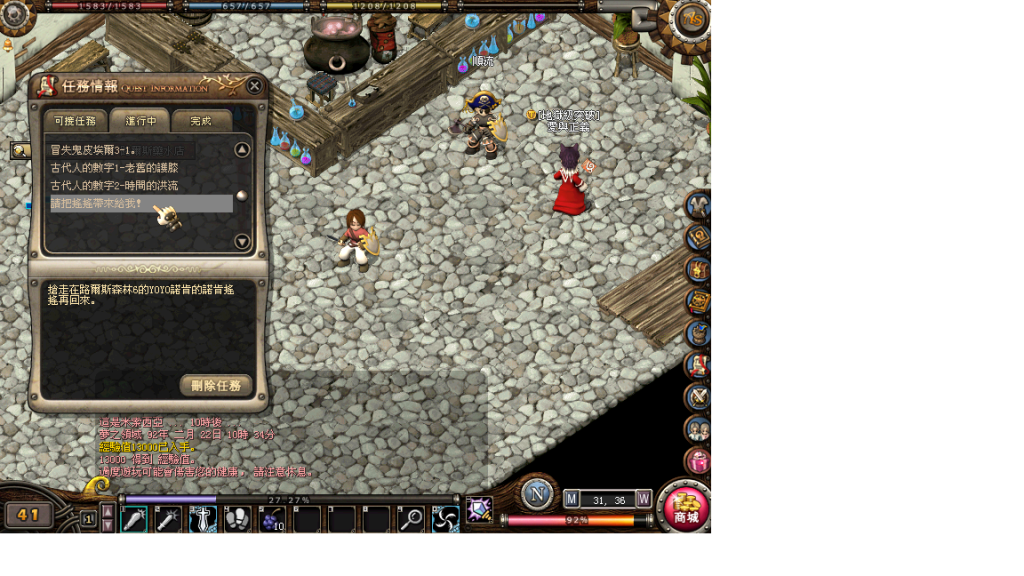Use the magnifying glass hotbar slot
The image size is (1024, 576).
(x=411, y=519)
